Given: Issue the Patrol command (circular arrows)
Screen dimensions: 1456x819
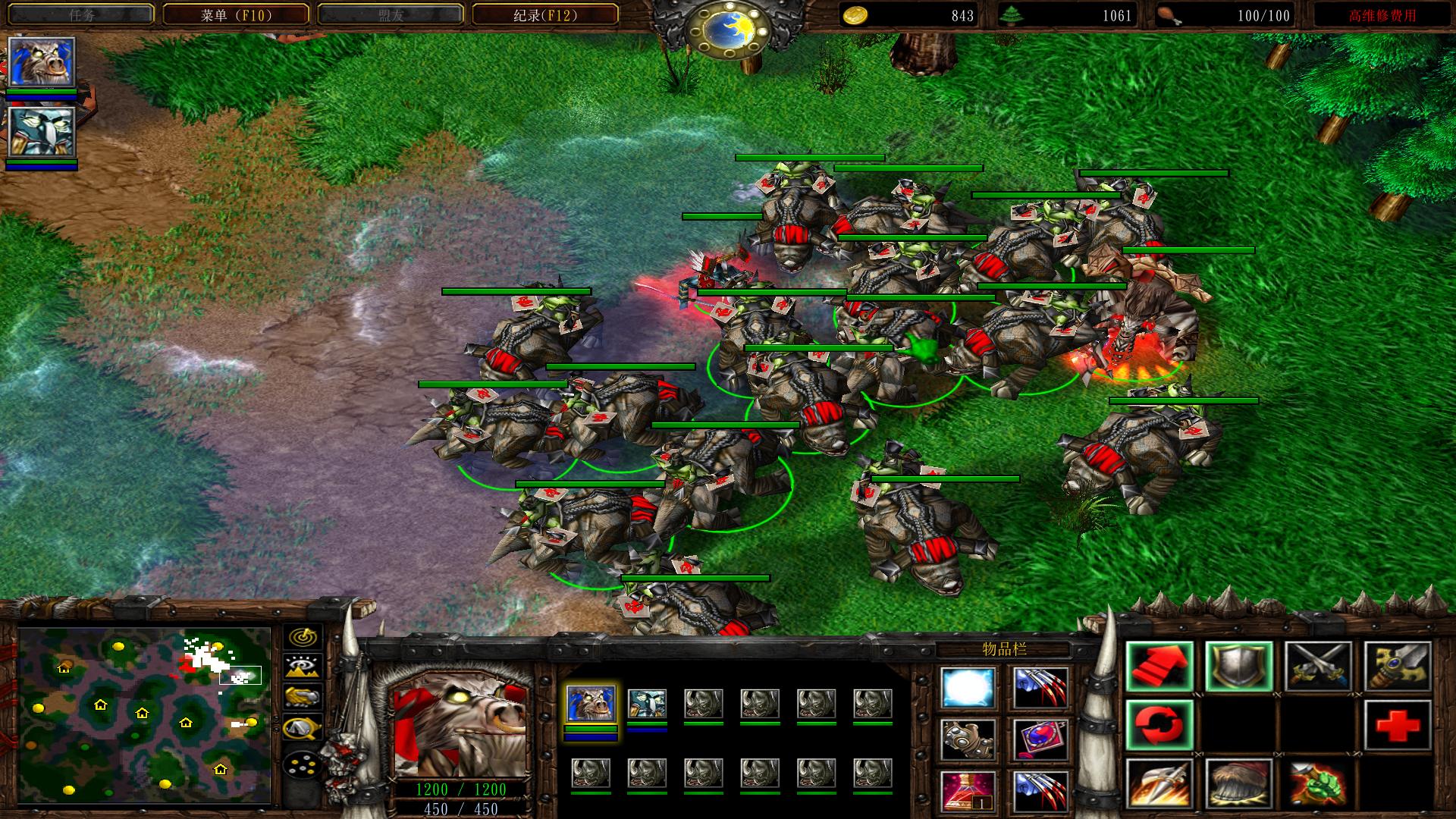Looking at the screenshot, I should tap(1159, 726).
